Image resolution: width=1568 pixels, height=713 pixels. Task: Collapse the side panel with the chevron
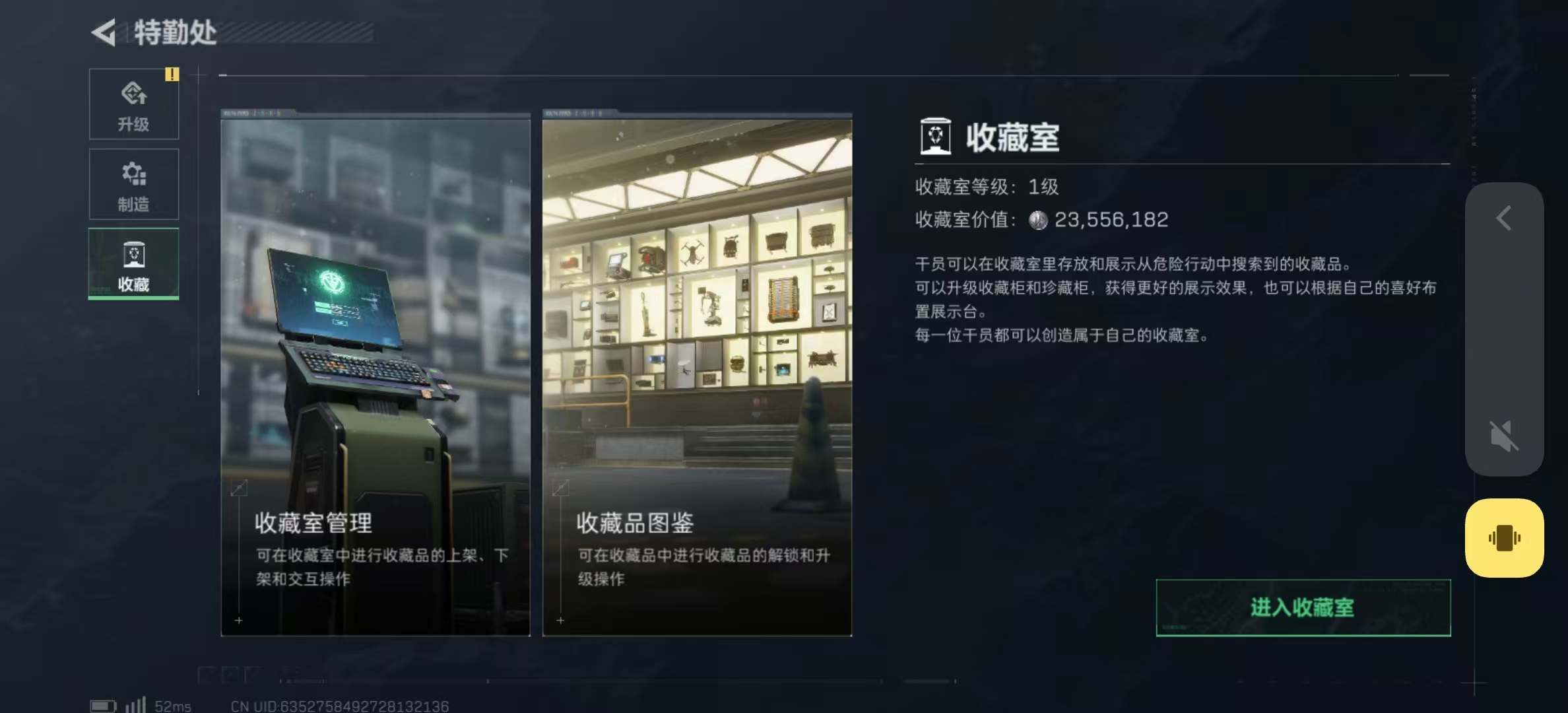(1505, 218)
